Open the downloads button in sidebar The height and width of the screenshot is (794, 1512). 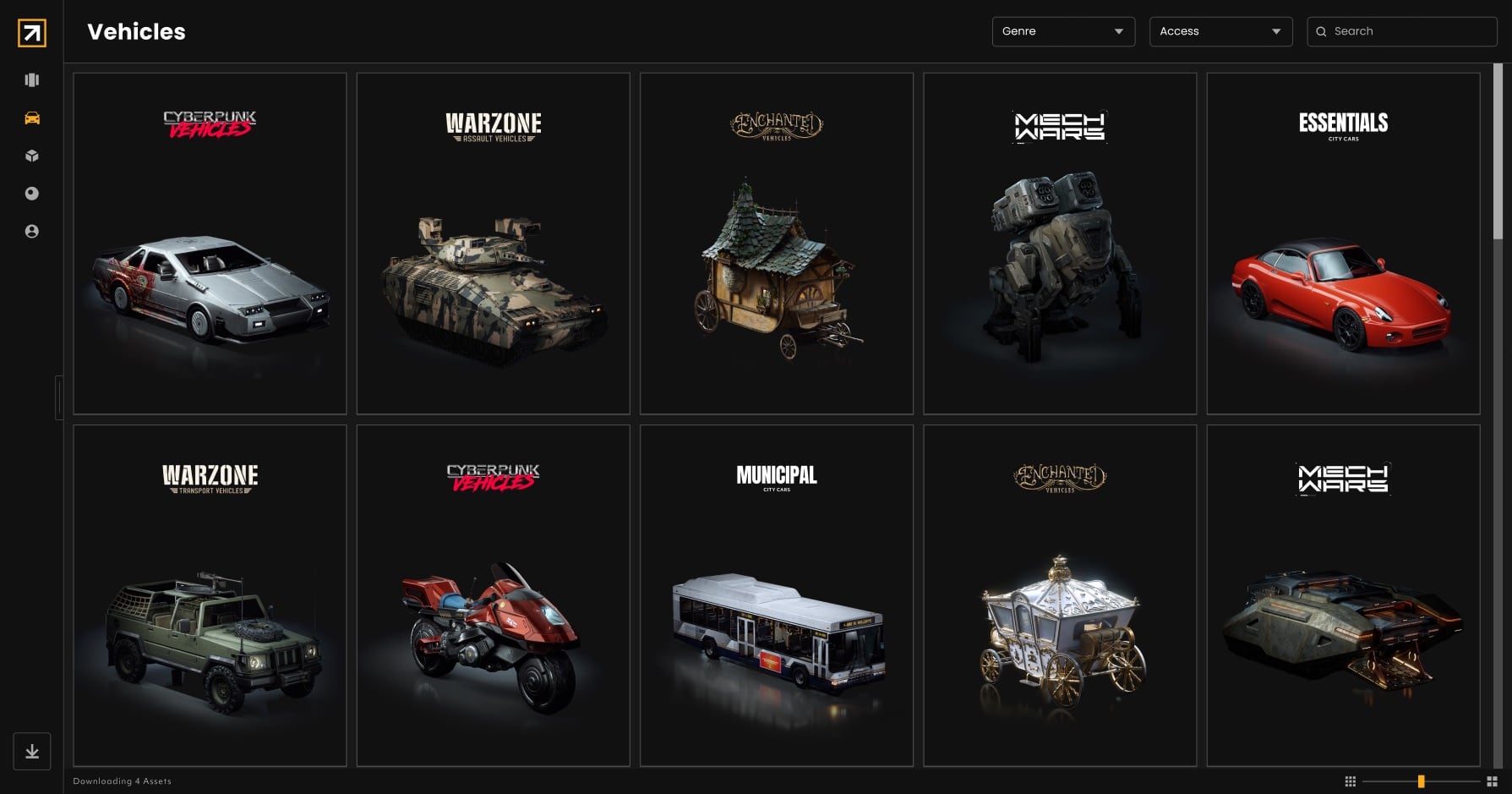pos(32,751)
